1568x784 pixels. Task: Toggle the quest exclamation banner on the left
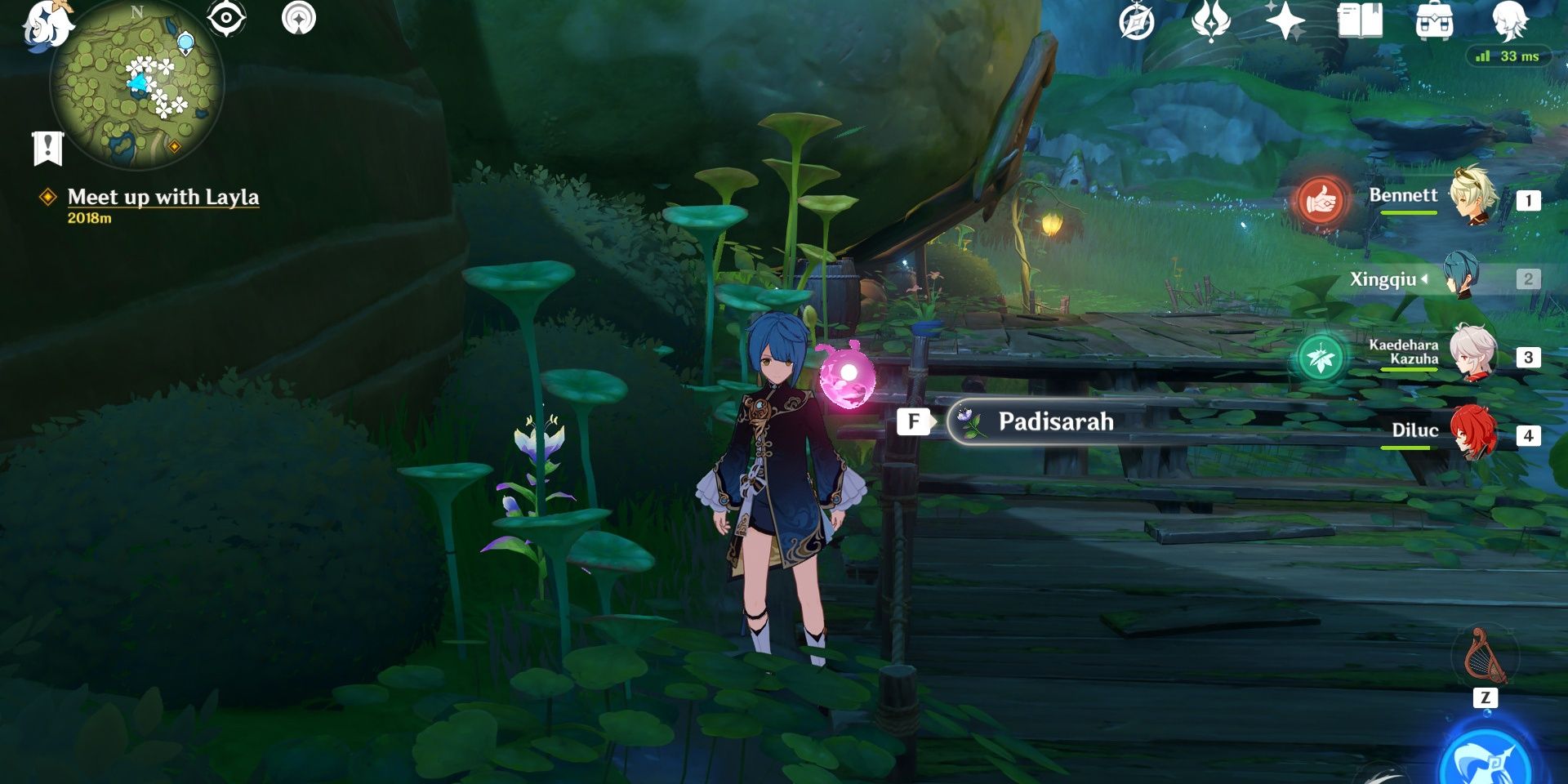tap(48, 149)
